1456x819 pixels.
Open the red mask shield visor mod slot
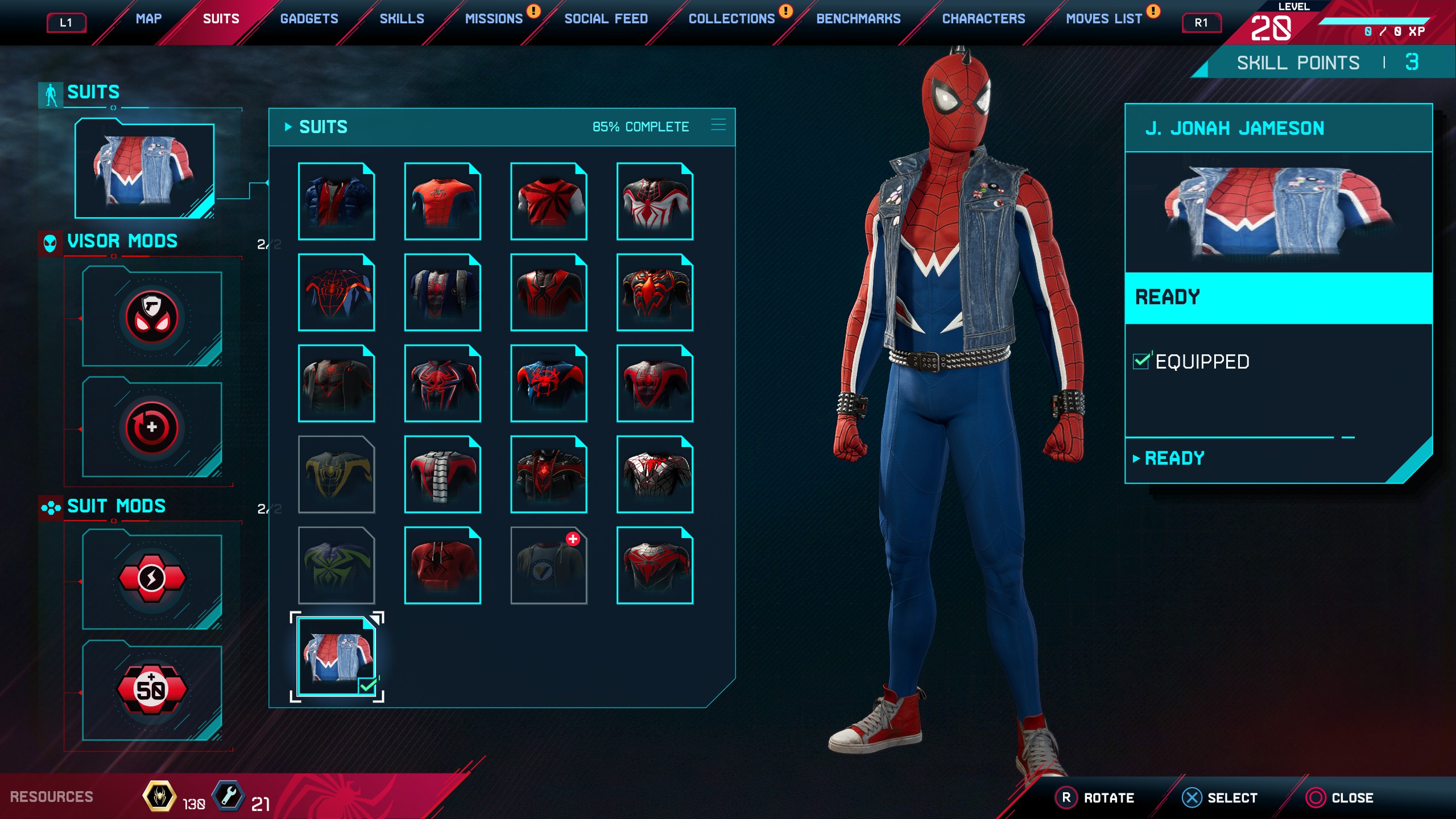(152, 317)
